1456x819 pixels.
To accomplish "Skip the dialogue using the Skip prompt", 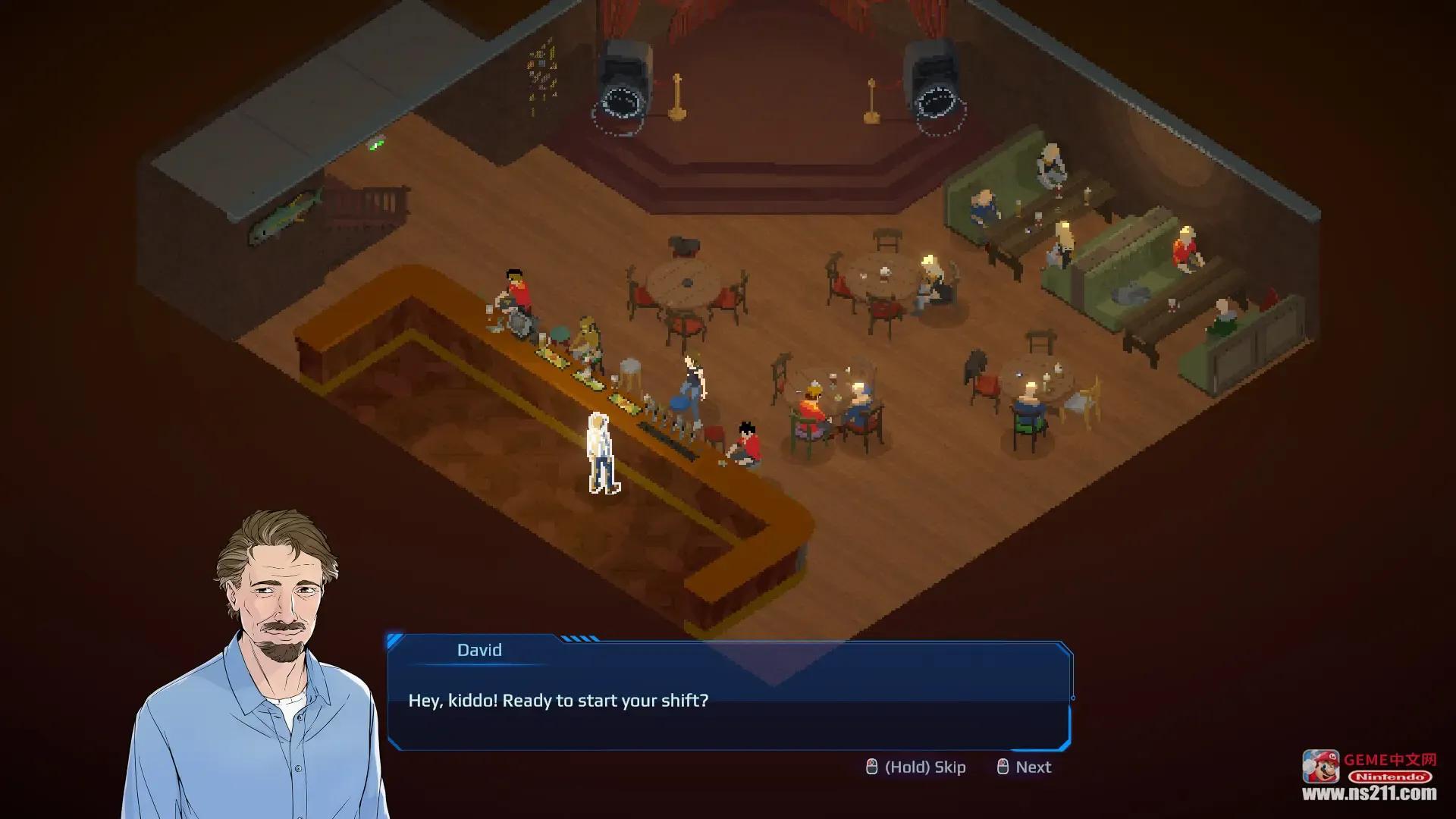I will tap(916, 767).
